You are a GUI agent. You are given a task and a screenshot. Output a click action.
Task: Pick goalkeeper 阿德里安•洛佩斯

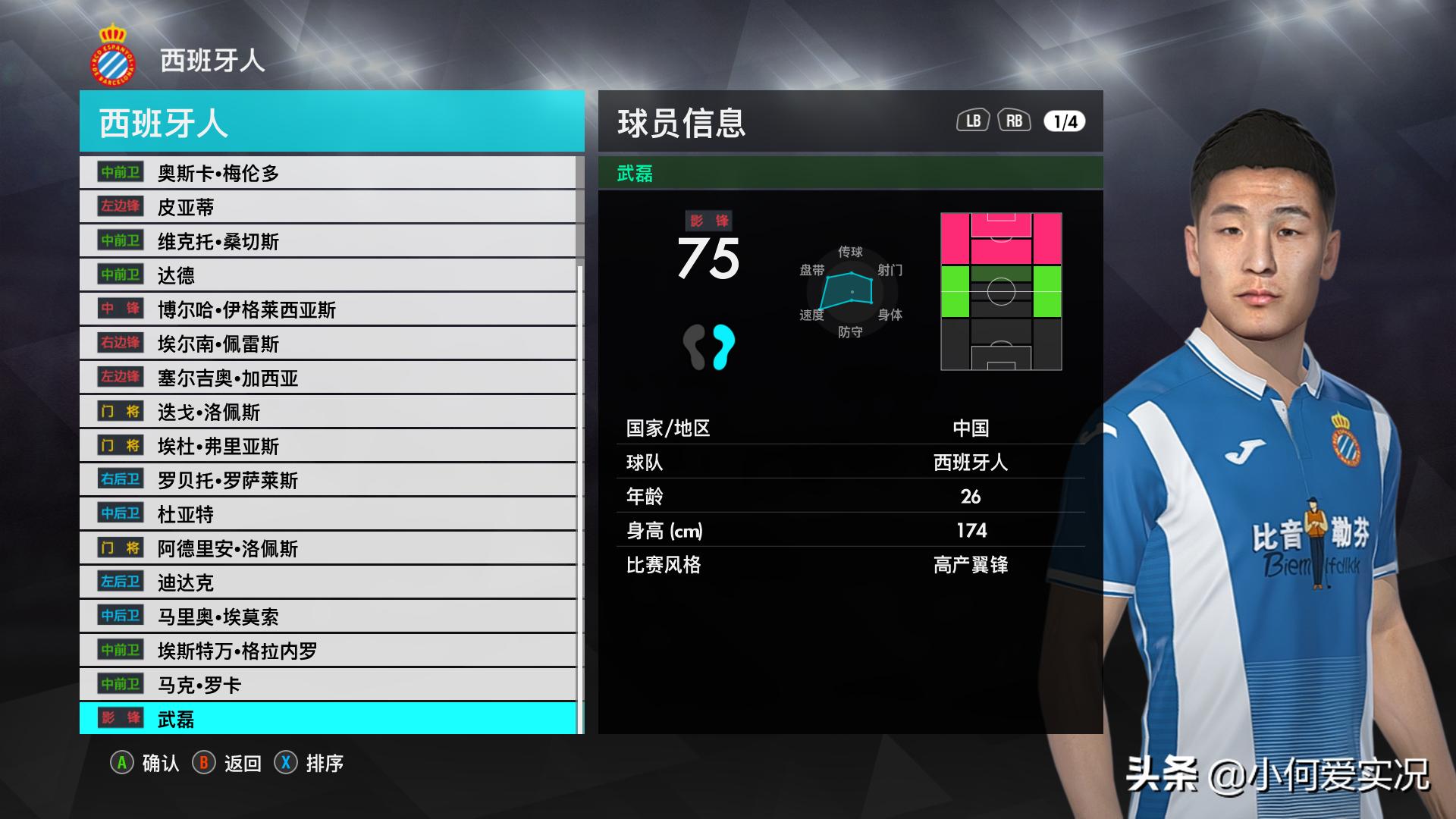[x=328, y=548]
